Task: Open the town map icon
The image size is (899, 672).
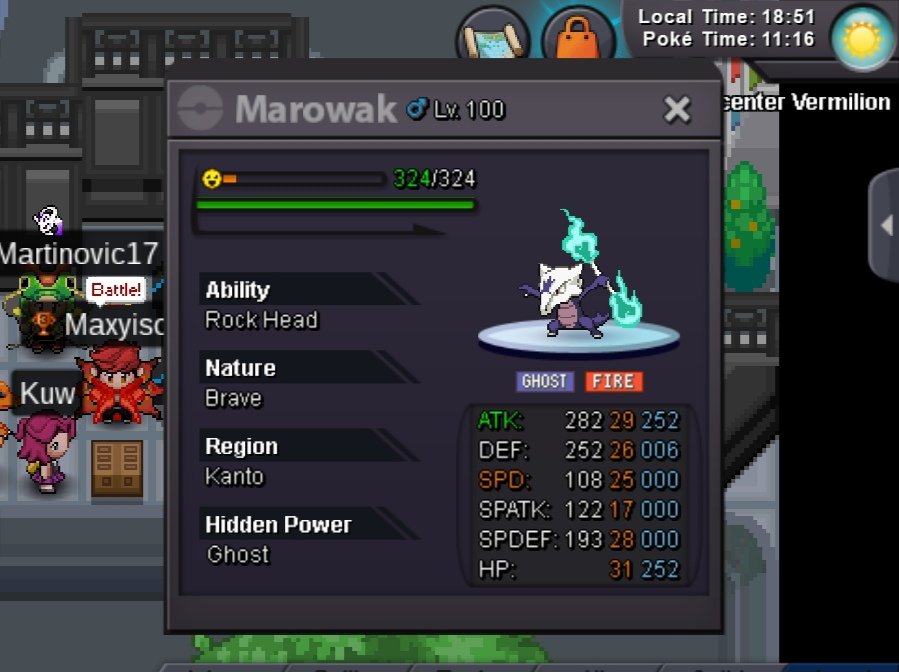Action: [493, 38]
